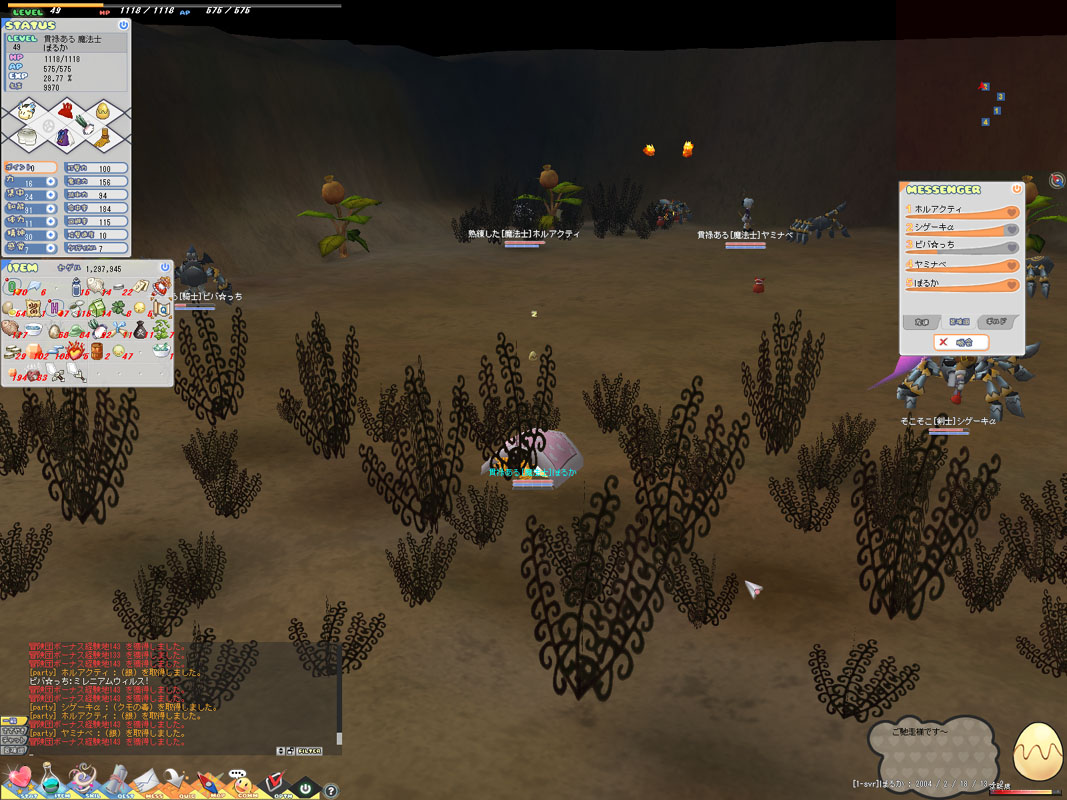Open the COMM smiley chat menu icon
This screenshot has width=1067, height=800.
pyautogui.click(x=239, y=778)
